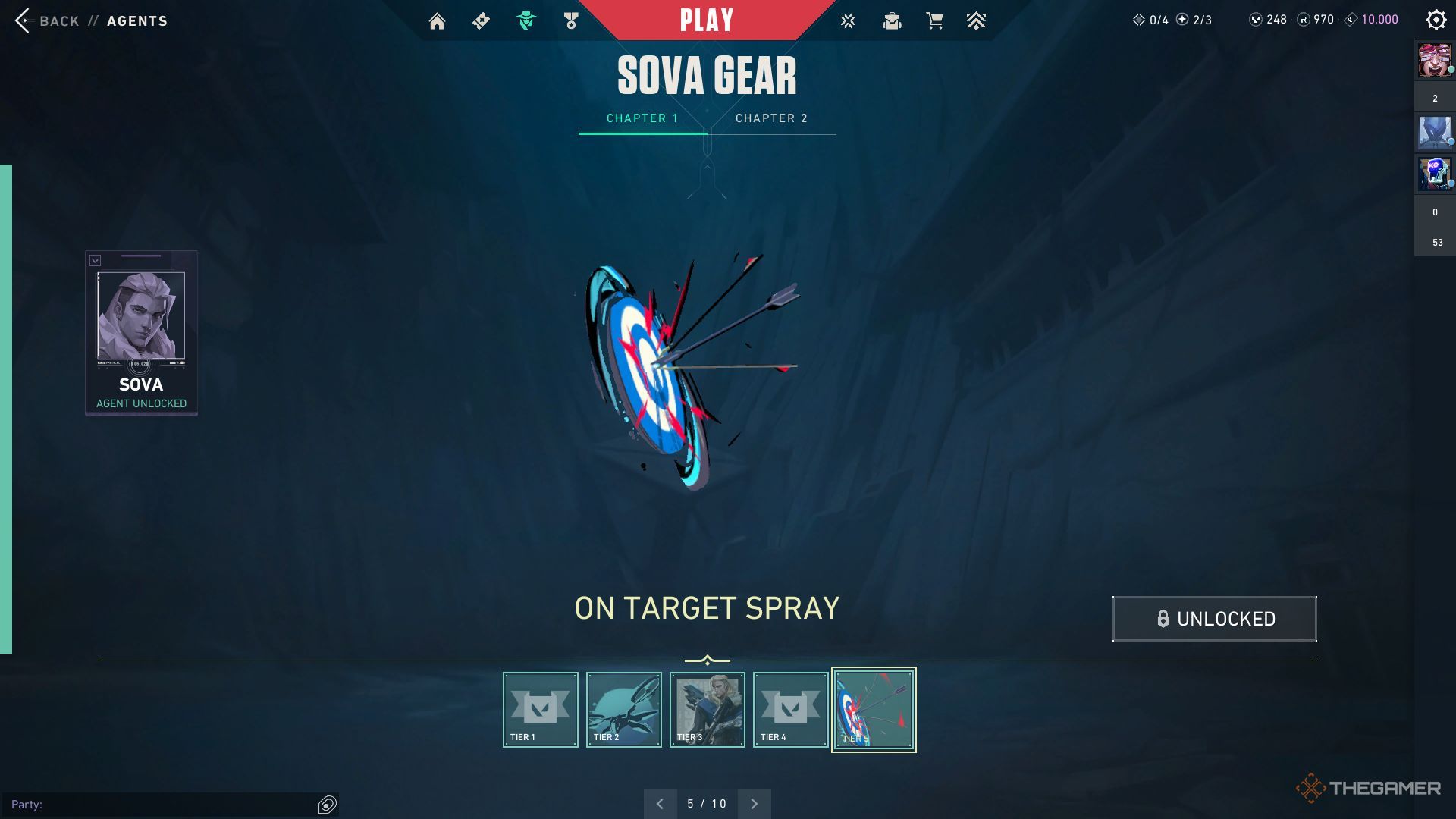Open the Home screen
The image size is (1456, 819).
pyautogui.click(x=437, y=21)
